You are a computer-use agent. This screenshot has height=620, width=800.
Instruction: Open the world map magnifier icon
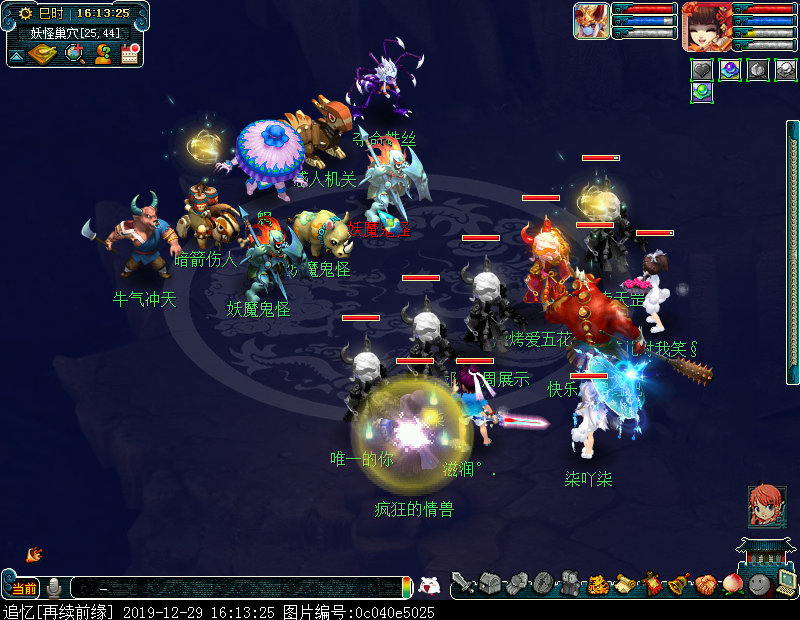pos(74,54)
